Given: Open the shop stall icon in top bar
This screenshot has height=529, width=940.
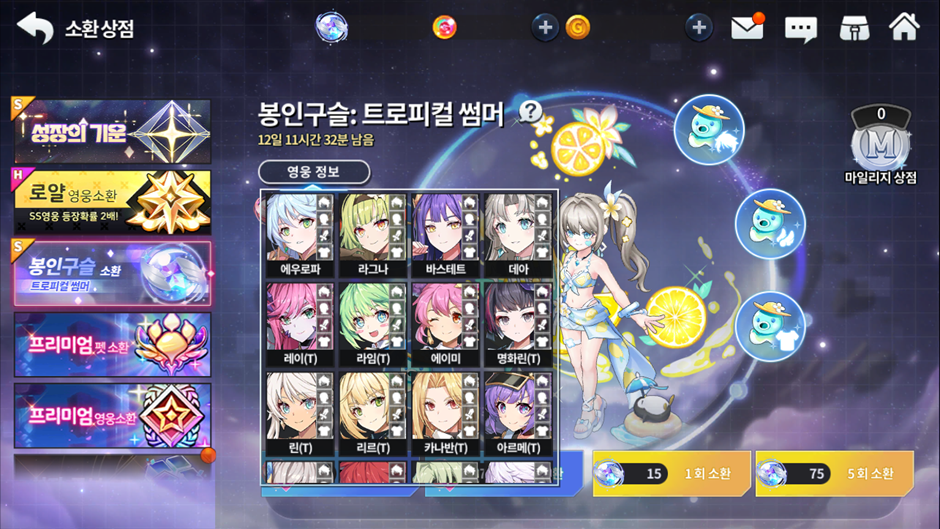Looking at the screenshot, I should tap(852, 27).
